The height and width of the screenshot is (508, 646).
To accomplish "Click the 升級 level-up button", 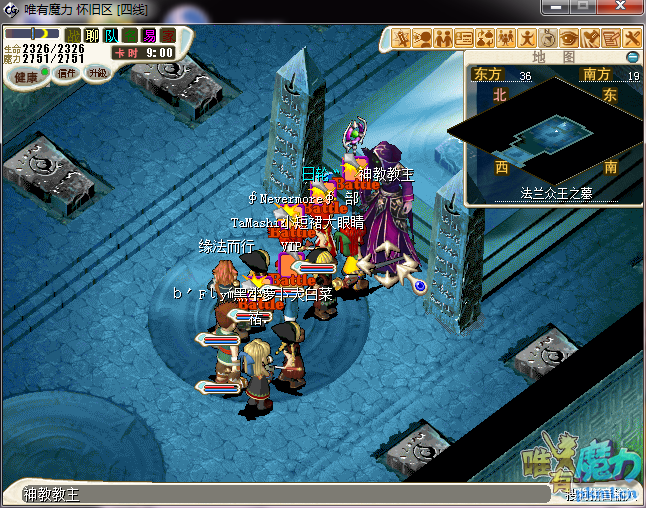I will coord(97,73).
